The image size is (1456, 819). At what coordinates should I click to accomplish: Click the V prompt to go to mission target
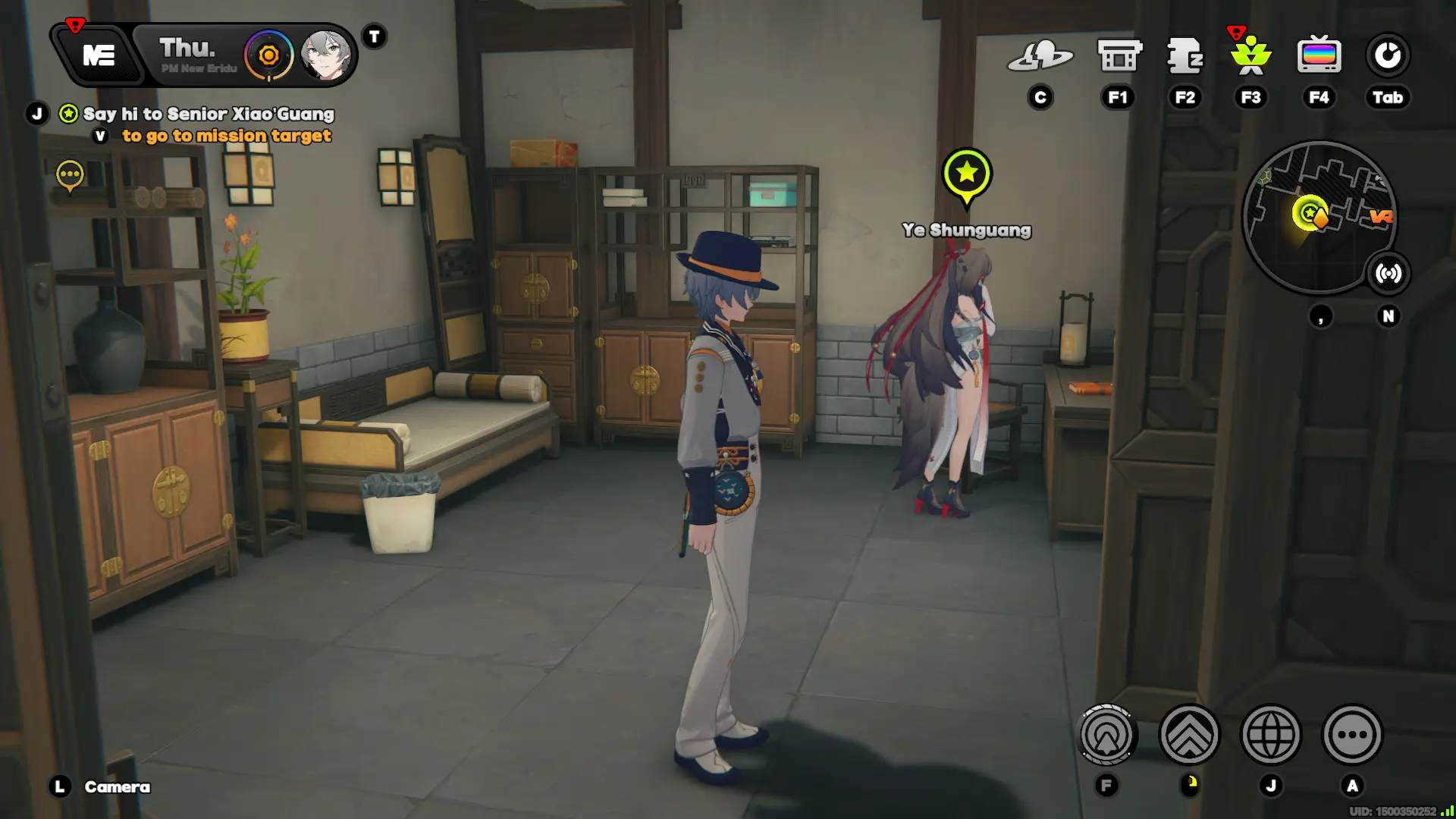99,135
